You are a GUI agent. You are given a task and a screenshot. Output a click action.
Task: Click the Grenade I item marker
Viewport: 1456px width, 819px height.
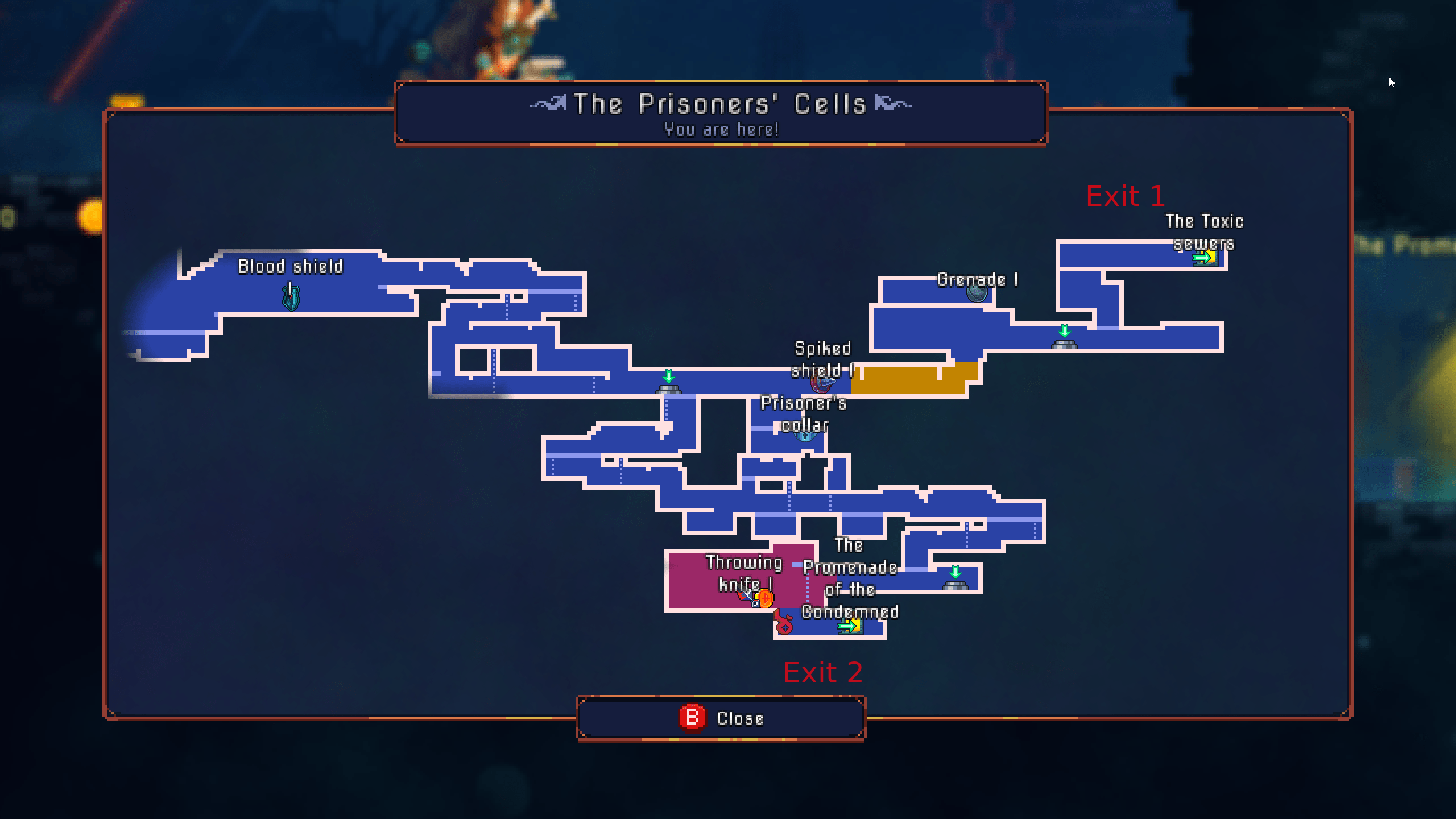click(977, 293)
